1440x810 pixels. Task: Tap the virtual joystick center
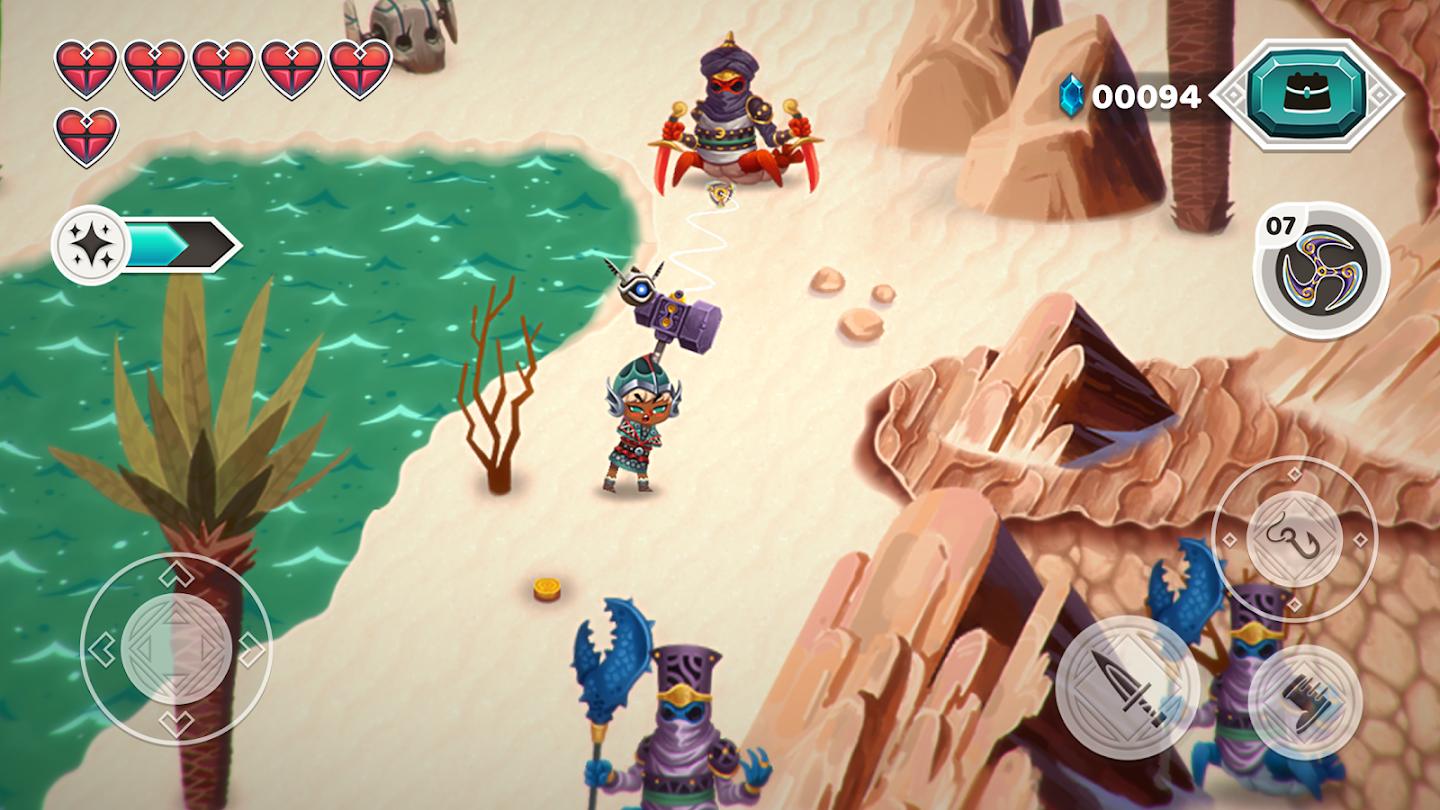click(176, 649)
